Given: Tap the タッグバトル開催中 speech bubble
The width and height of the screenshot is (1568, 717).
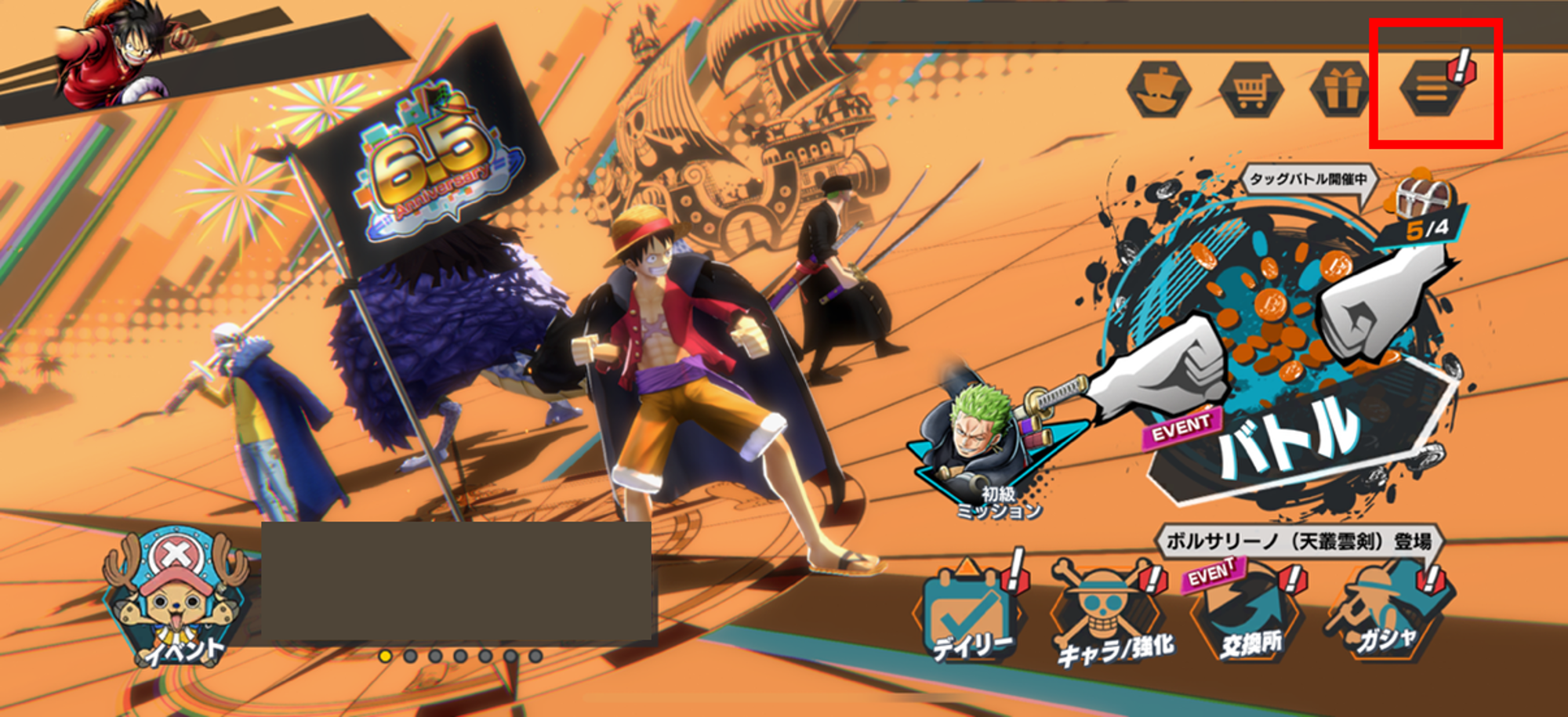Looking at the screenshot, I should pos(1308,179).
